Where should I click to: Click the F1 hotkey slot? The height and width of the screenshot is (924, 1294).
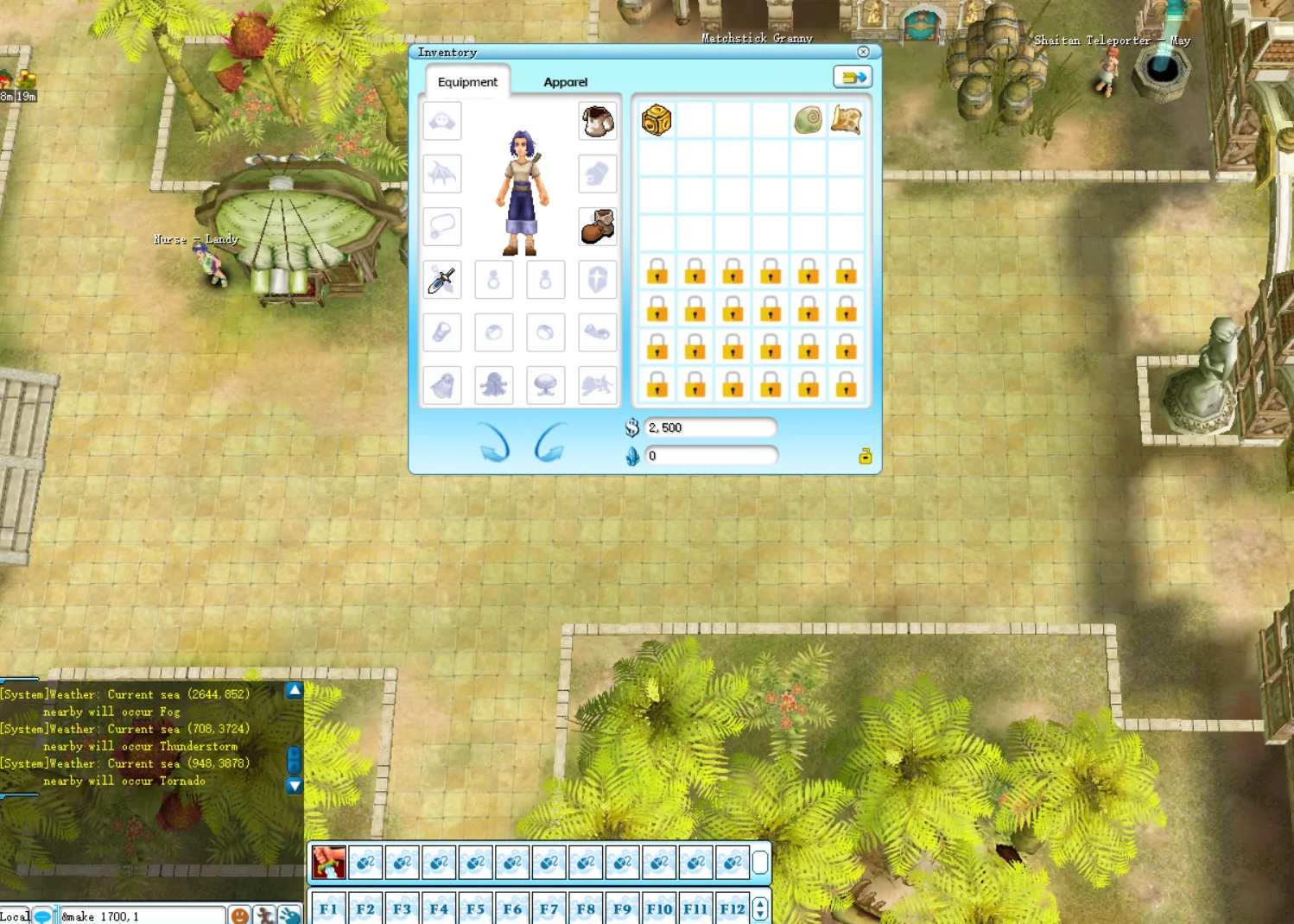pos(328,908)
